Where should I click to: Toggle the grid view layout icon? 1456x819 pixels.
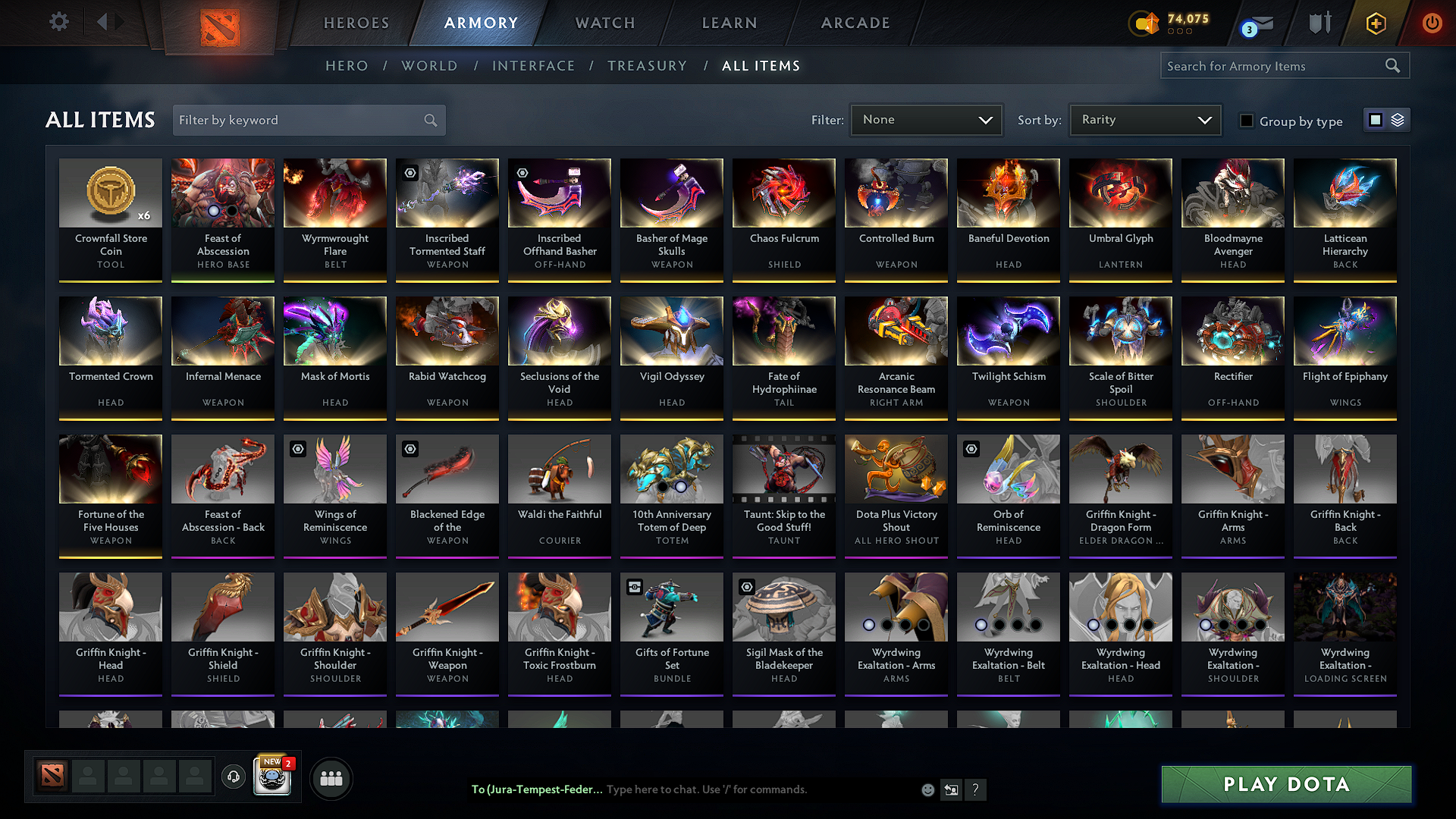[1376, 120]
